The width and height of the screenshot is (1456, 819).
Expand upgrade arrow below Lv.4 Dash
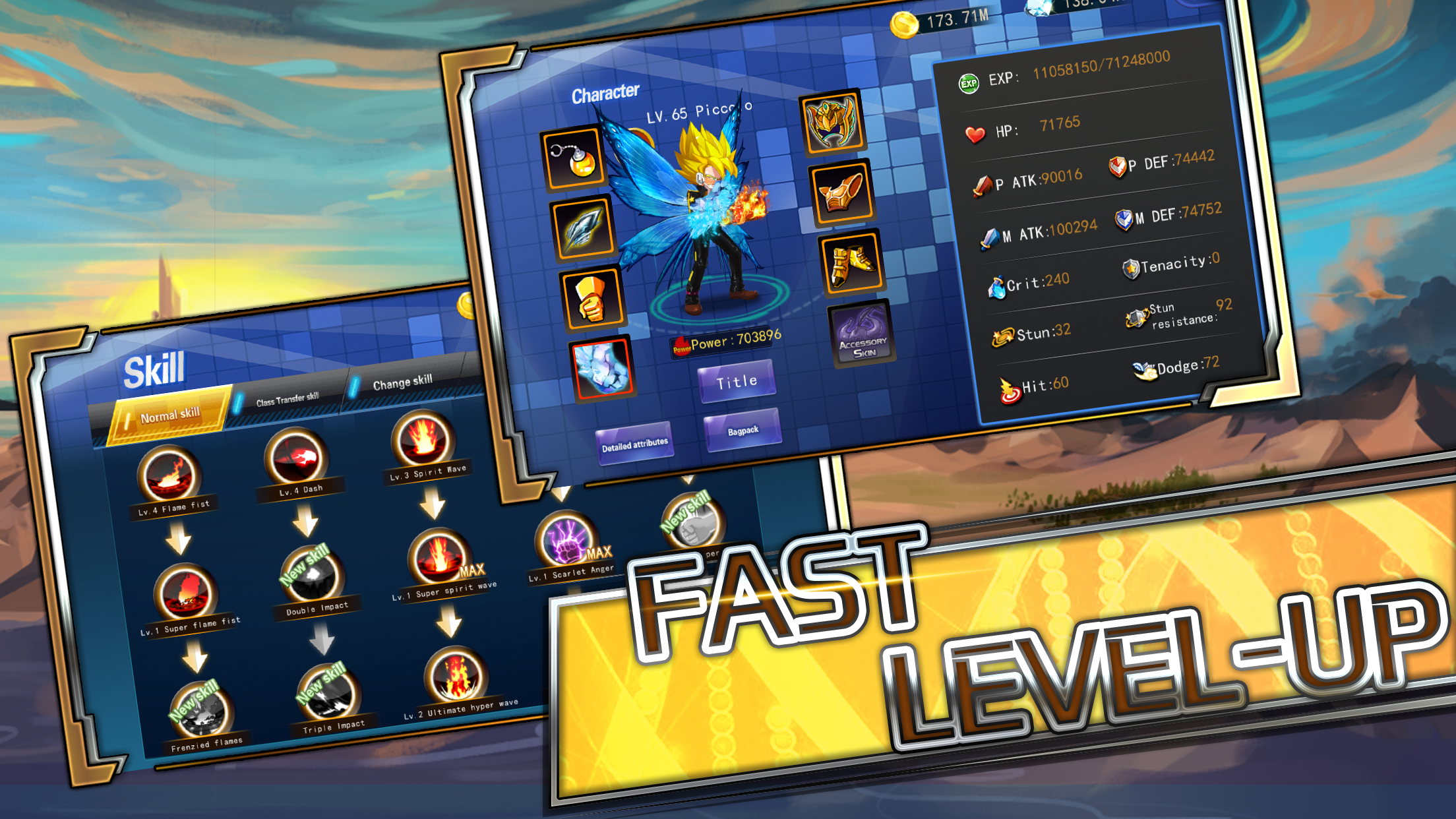(305, 521)
